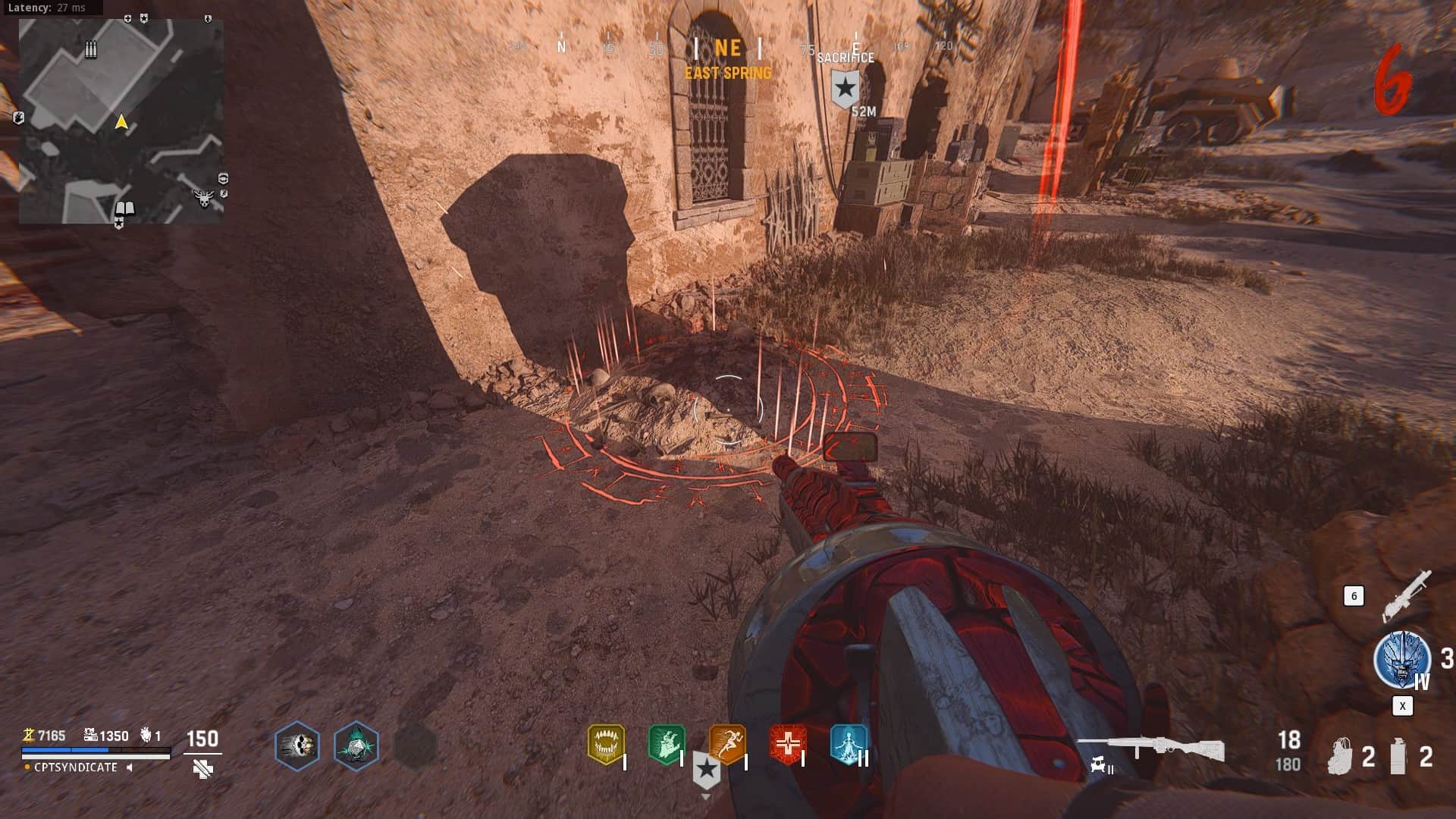
Task: Click the armor plate icon
Action: coord(202,769)
